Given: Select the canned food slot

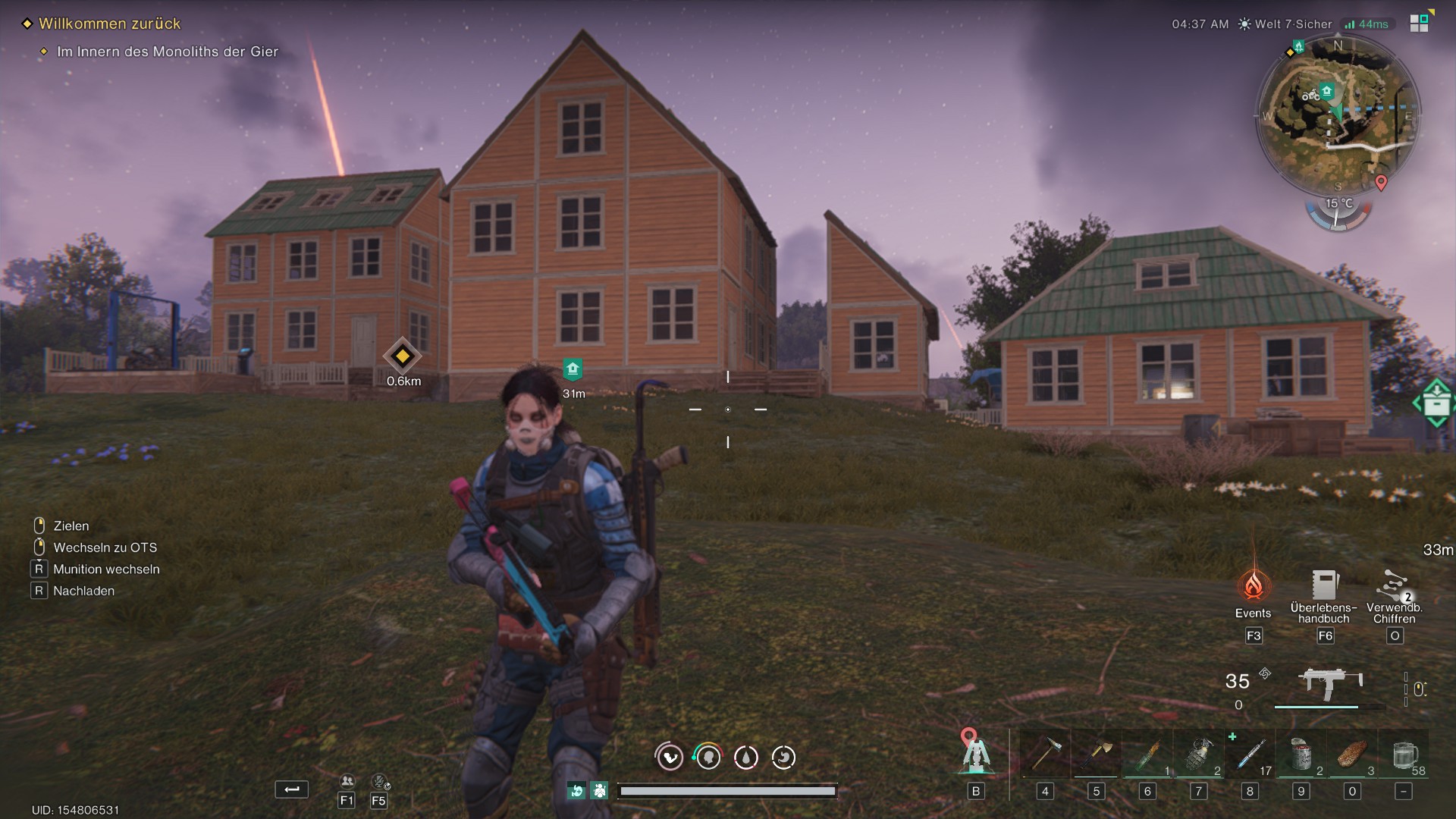Looking at the screenshot, I should click(x=1301, y=755).
